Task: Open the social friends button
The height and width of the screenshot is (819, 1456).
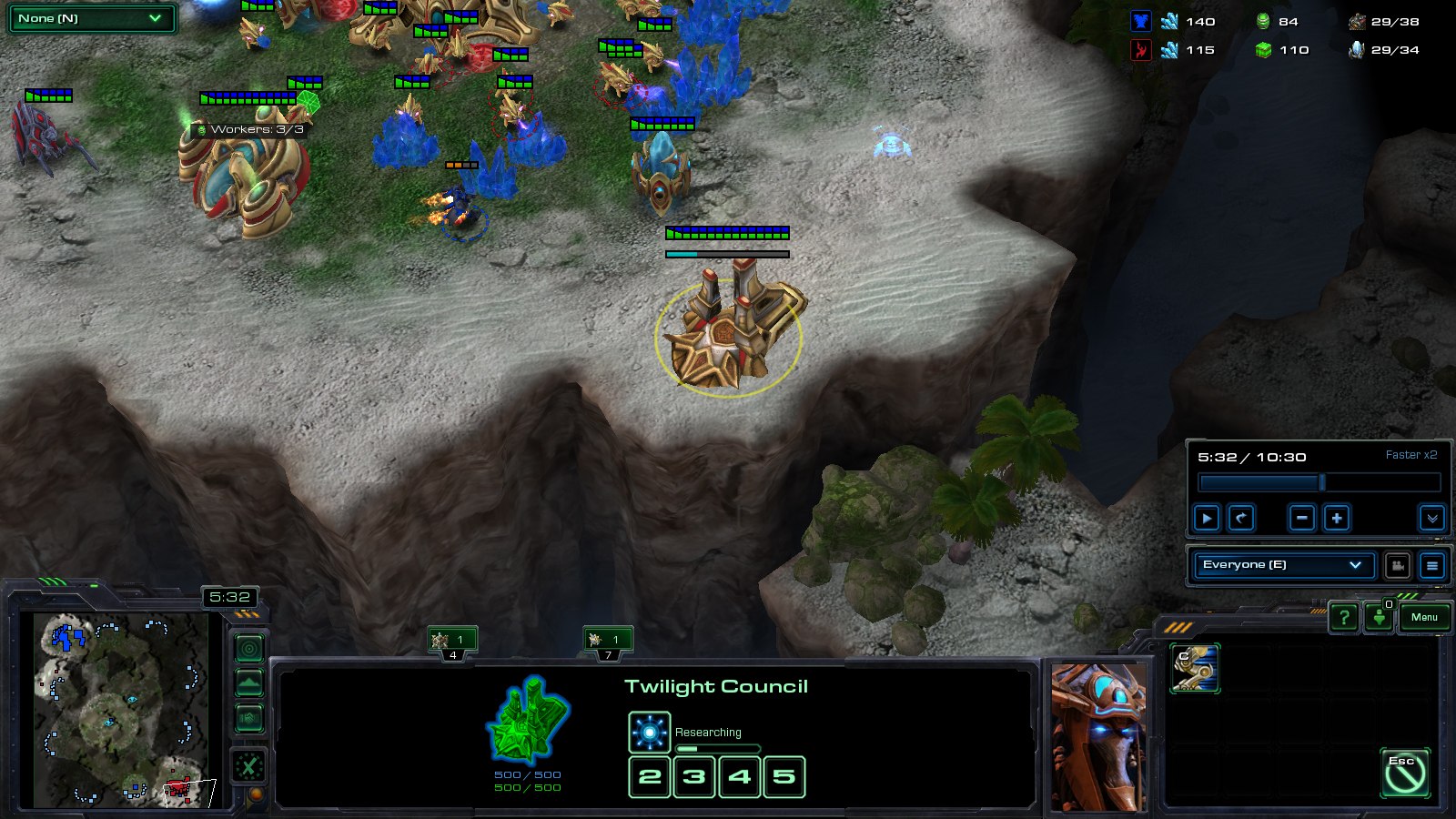Action: [x=1380, y=618]
